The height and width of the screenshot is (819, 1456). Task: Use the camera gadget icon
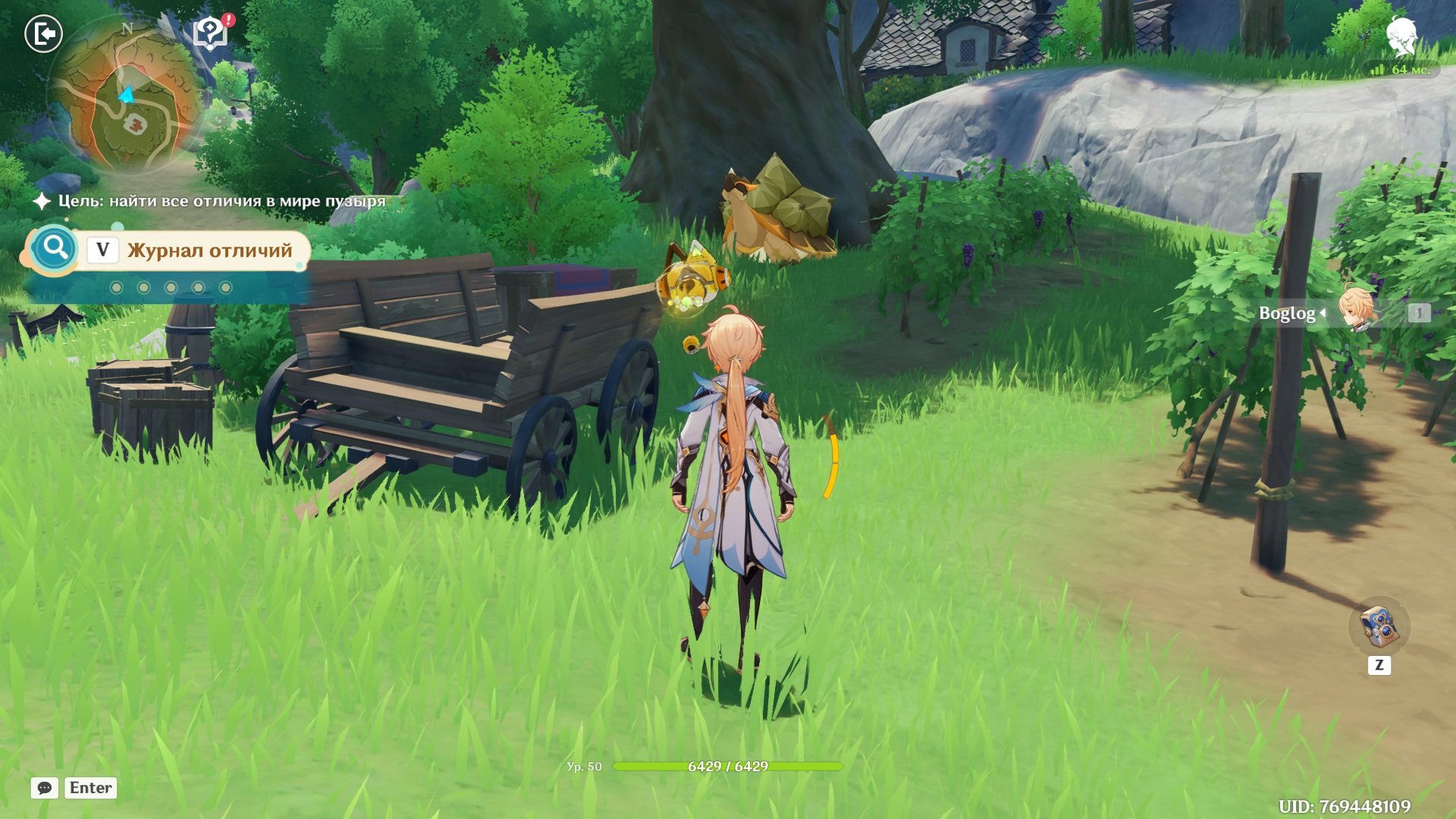(1379, 626)
